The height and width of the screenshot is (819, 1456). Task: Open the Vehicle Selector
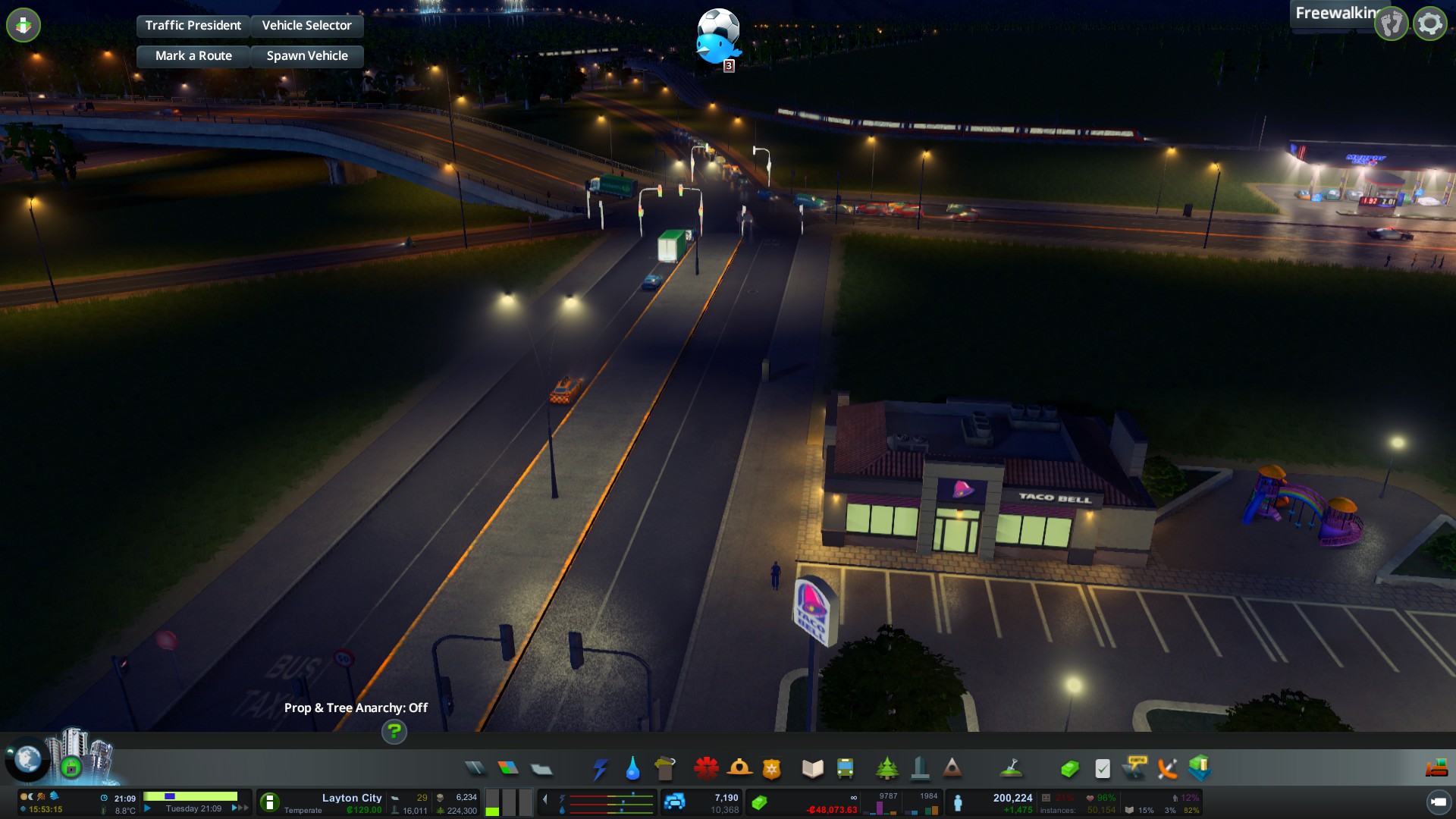pyautogui.click(x=306, y=26)
